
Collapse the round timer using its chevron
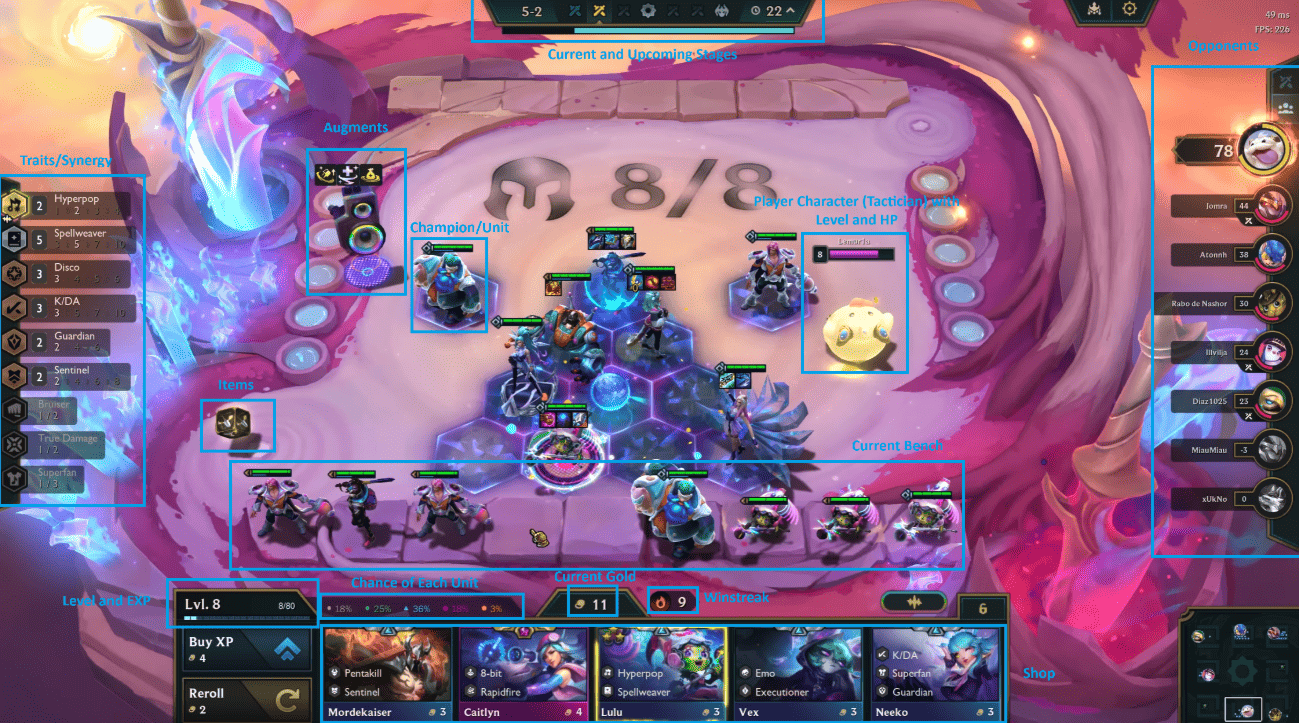tap(791, 12)
